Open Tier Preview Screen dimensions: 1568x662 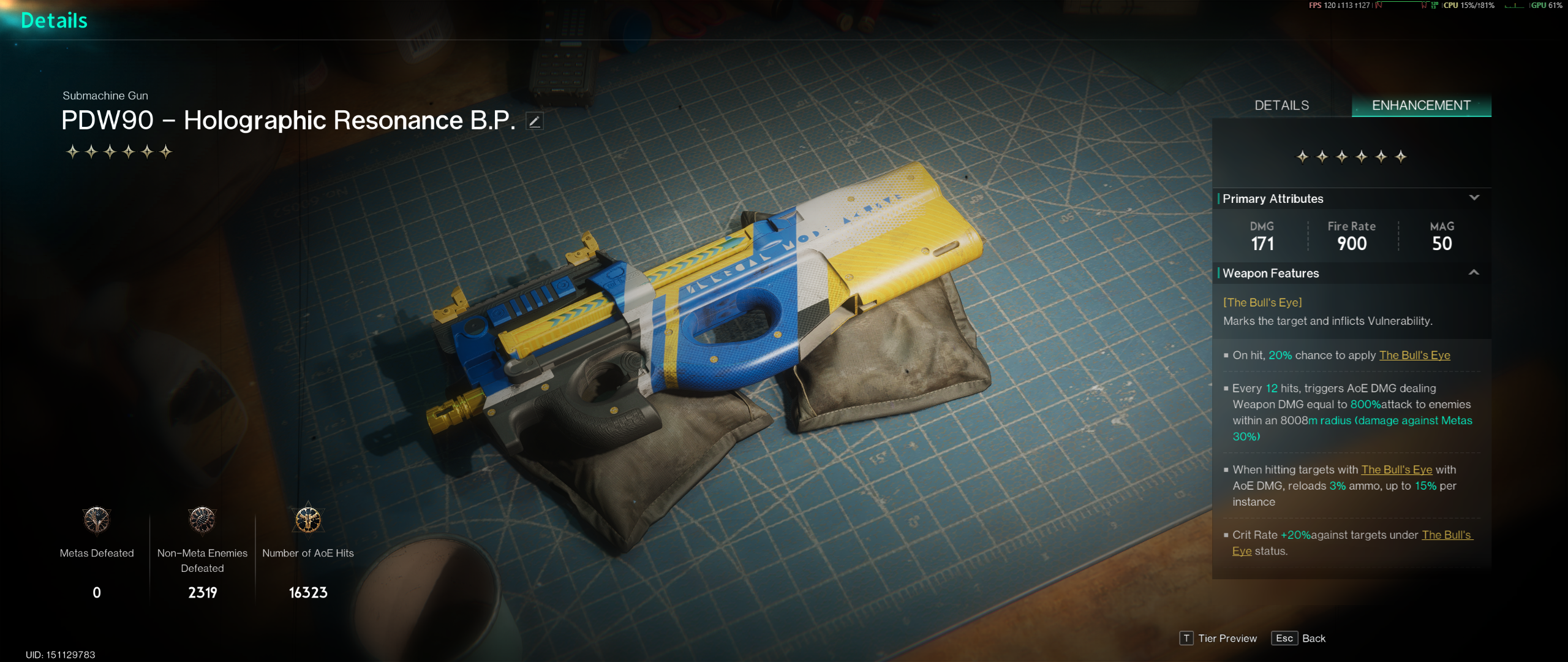pos(1218,638)
